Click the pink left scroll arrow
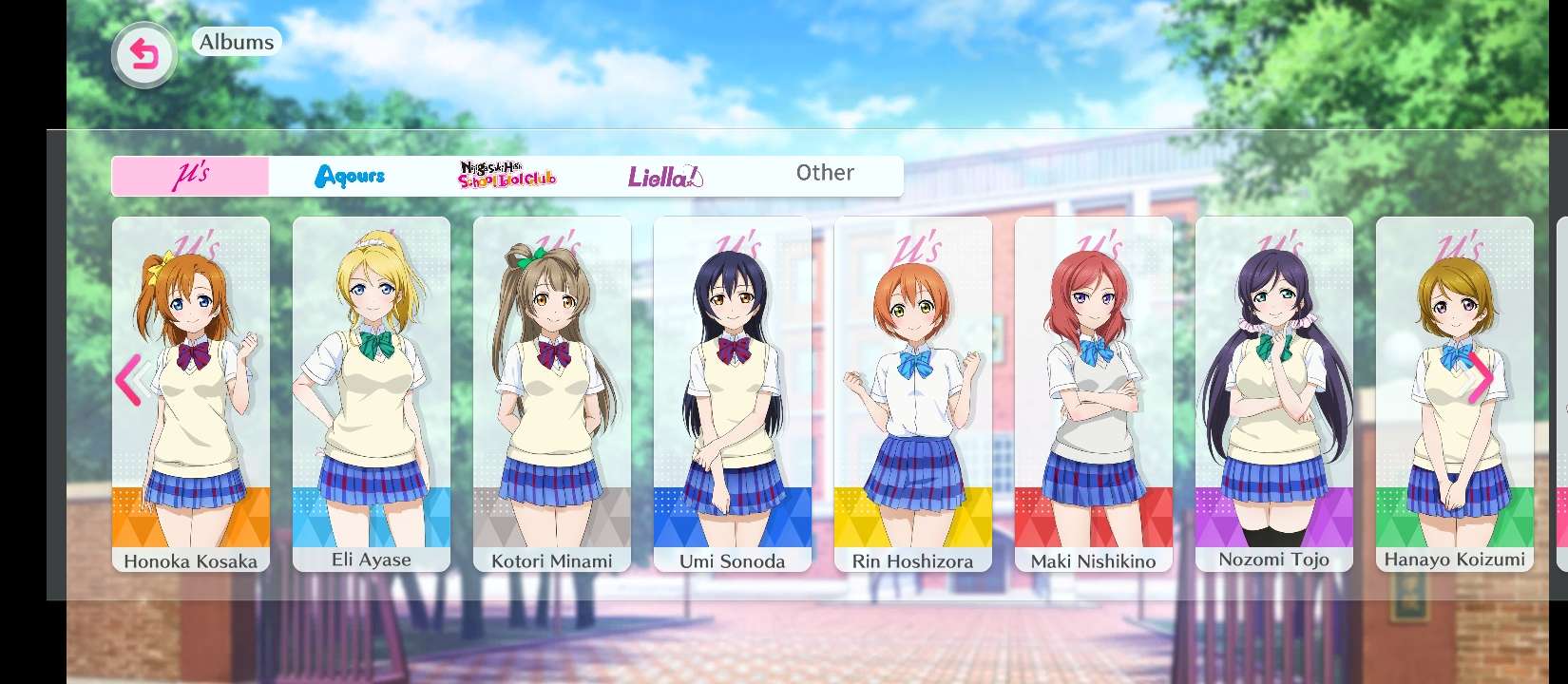 (128, 380)
